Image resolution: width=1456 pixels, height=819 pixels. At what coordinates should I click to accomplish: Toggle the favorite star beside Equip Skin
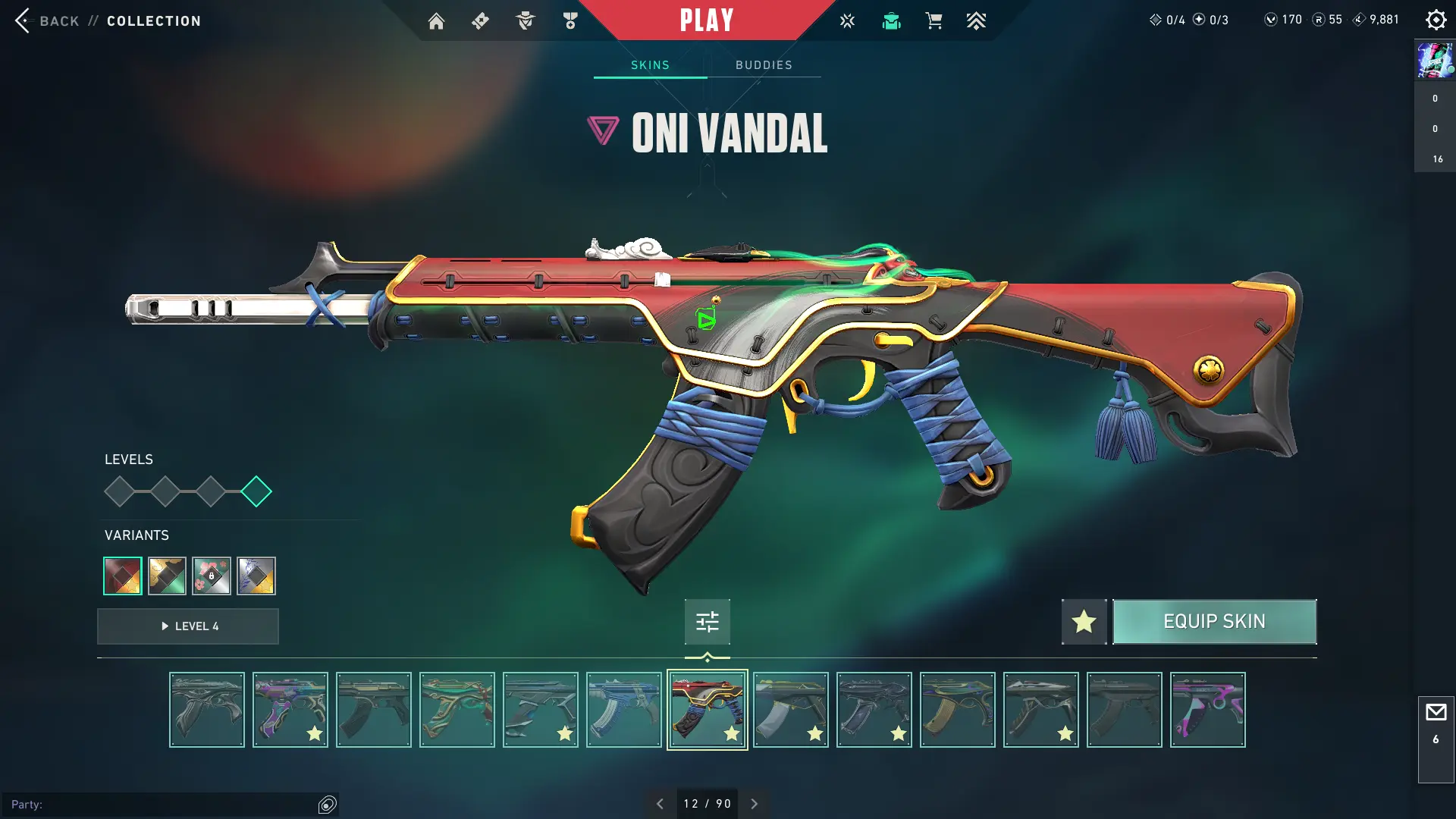1084,622
